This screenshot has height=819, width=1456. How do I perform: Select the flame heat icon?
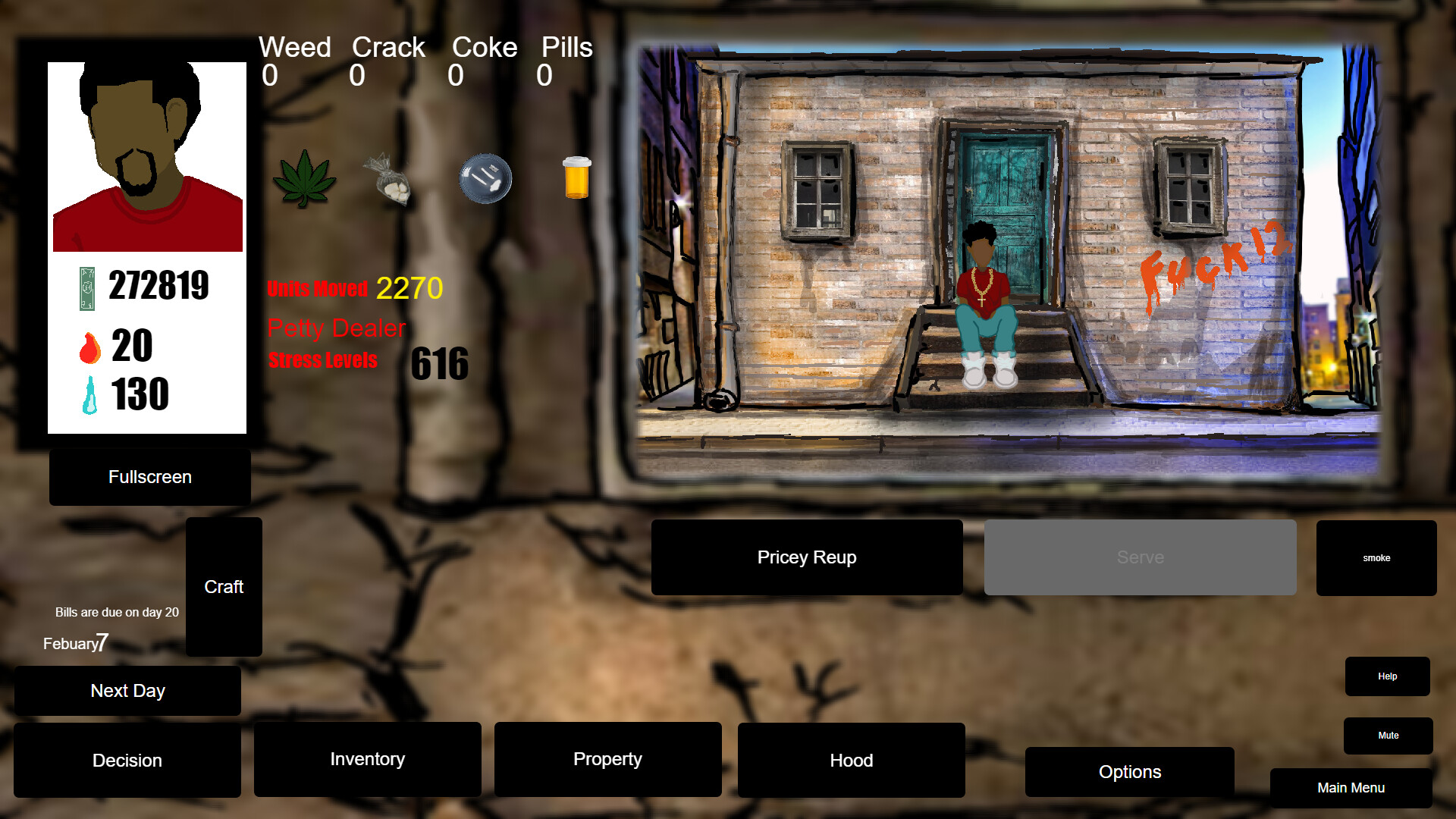coord(89,347)
